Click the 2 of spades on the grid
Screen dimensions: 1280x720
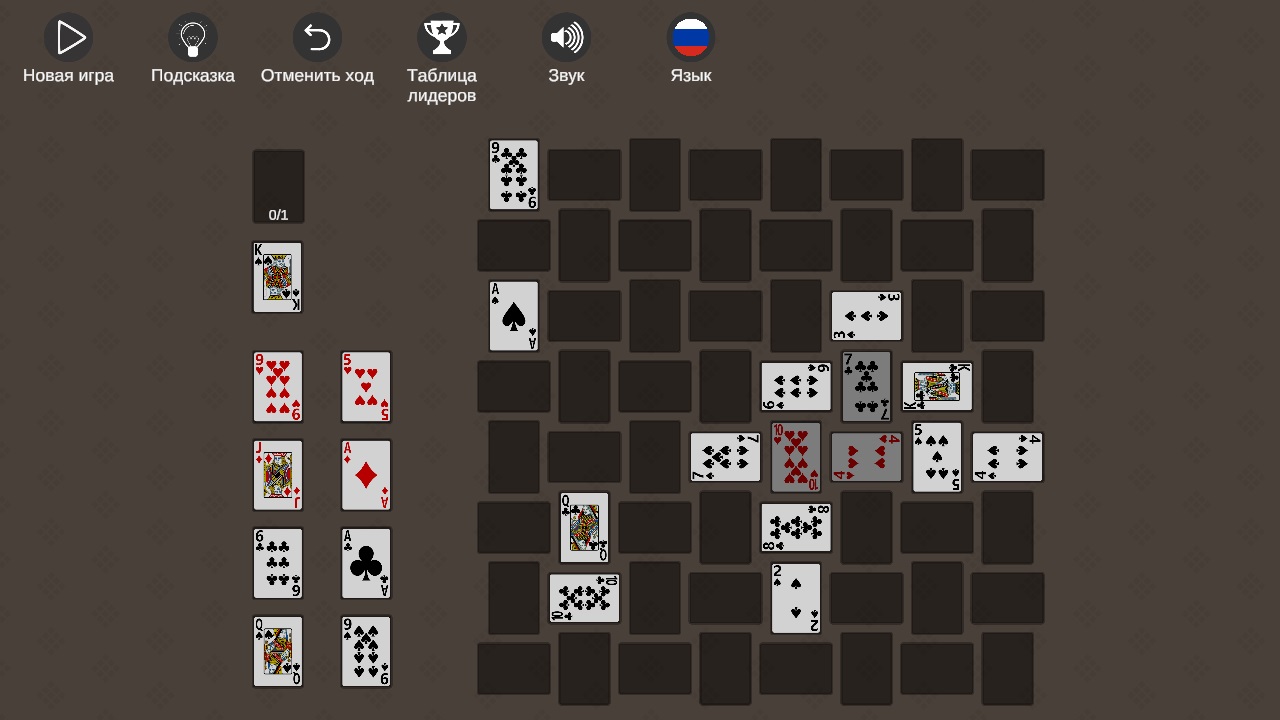[796, 598]
